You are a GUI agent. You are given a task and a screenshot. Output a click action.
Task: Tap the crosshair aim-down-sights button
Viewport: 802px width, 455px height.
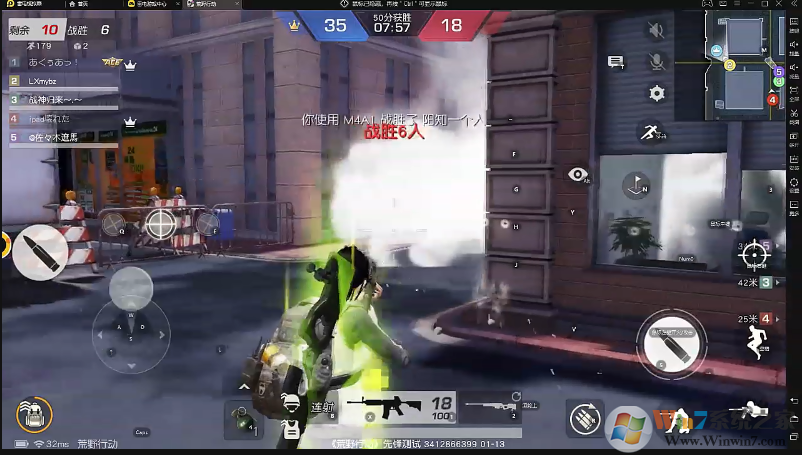[751, 254]
